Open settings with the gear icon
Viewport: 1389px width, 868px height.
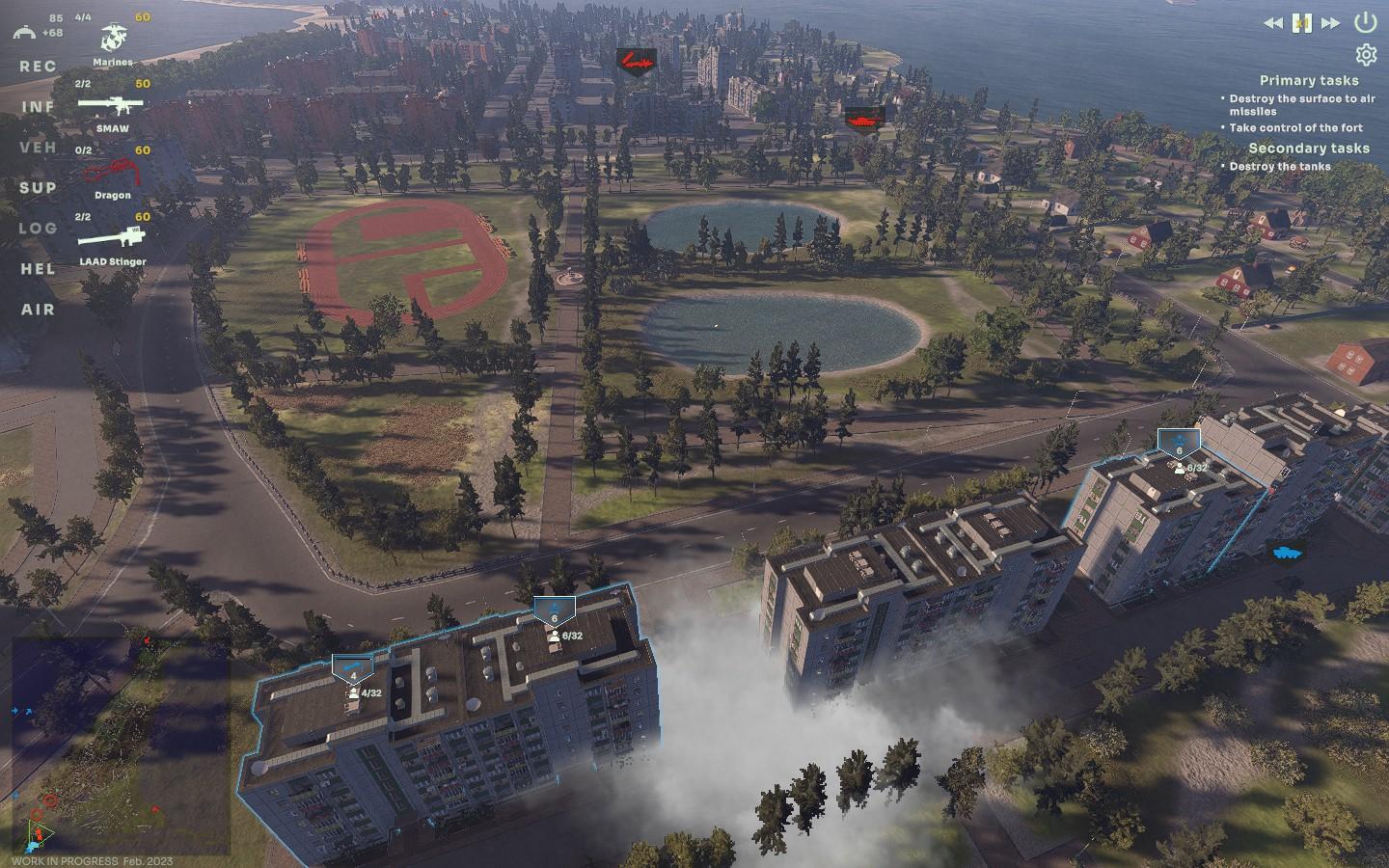(1365, 54)
